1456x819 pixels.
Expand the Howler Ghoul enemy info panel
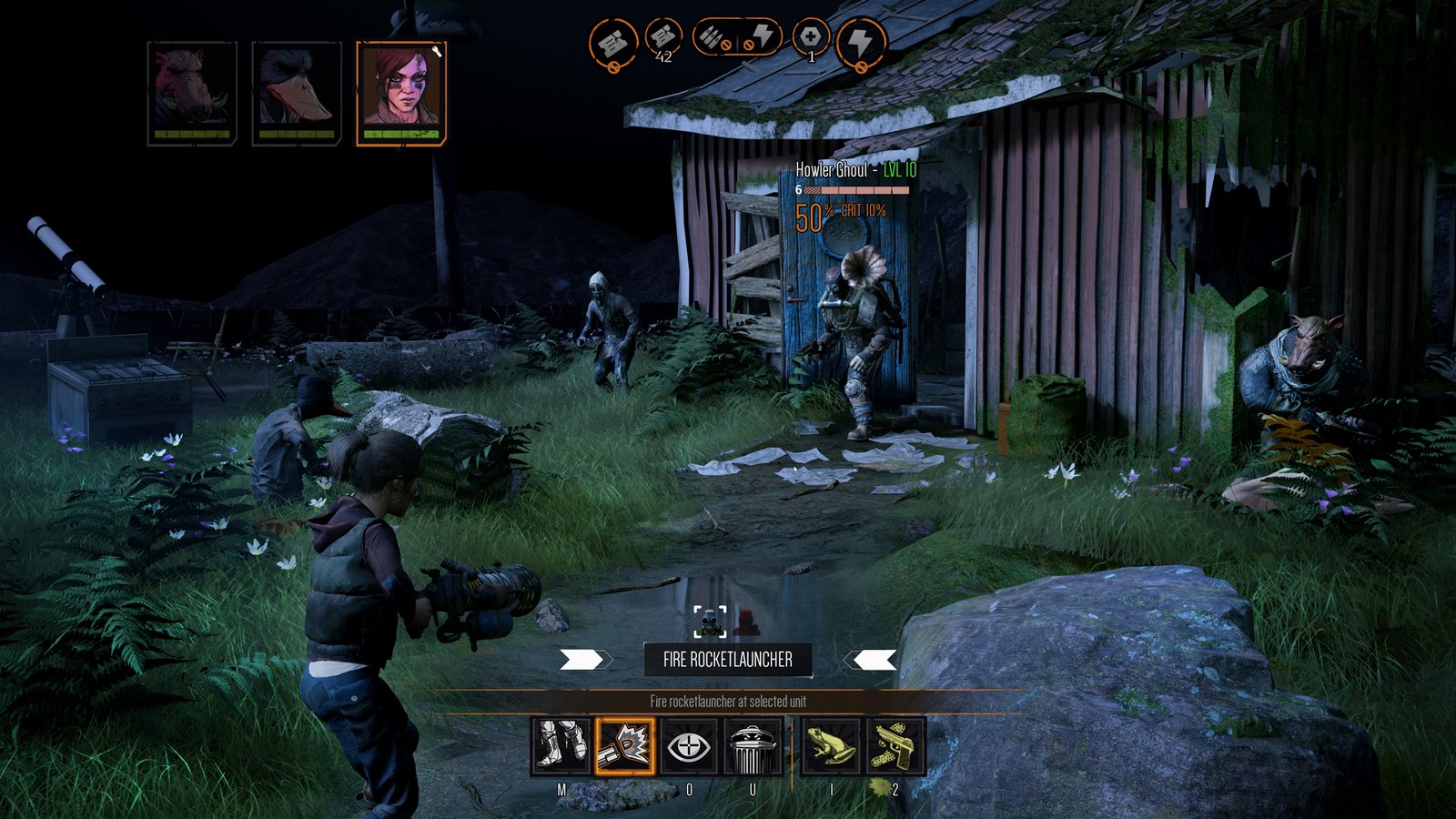[x=850, y=168]
